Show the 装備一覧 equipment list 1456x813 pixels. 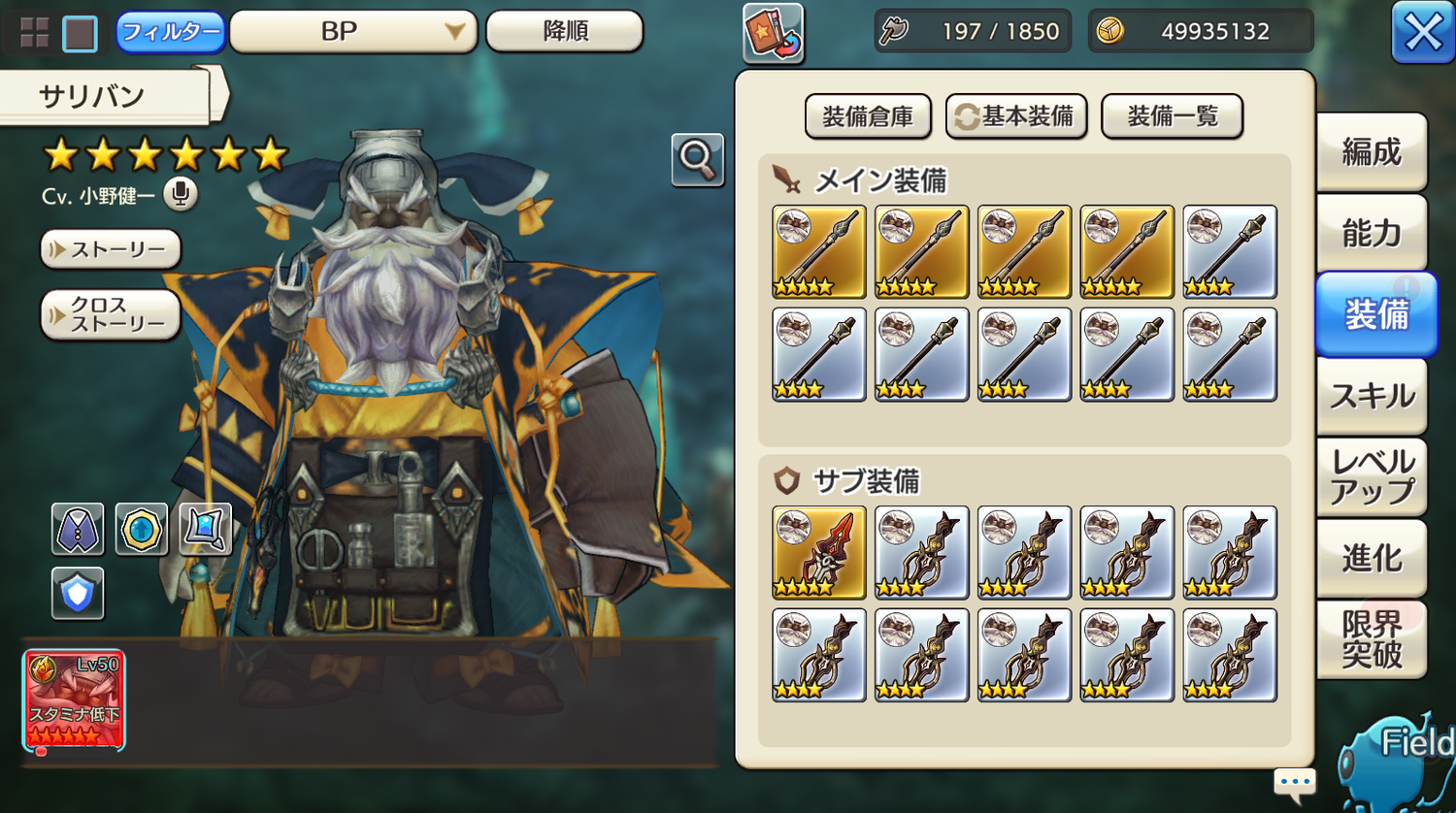[x=1172, y=117]
